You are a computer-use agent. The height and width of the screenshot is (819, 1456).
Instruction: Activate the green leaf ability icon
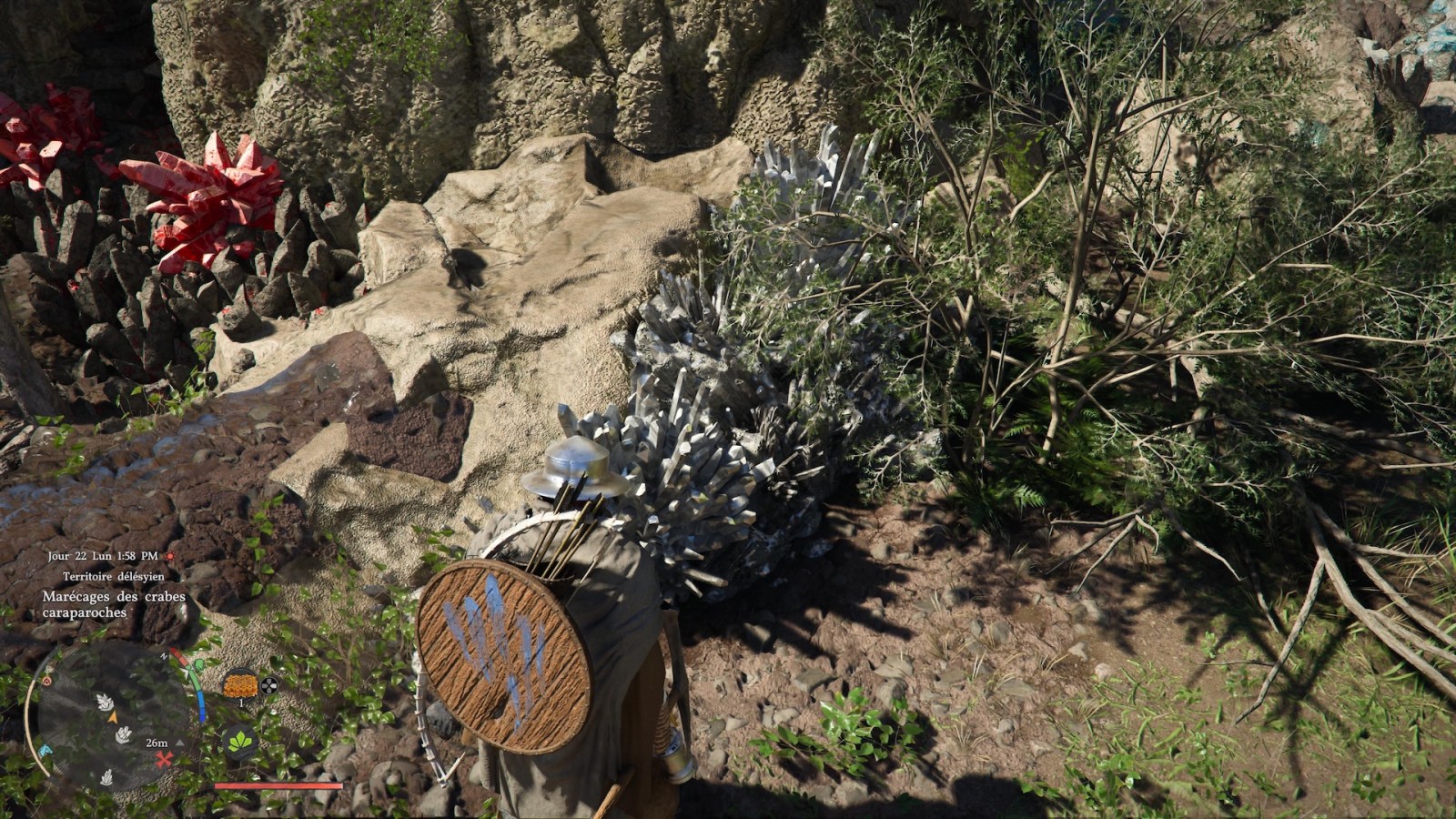pyautogui.click(x=240, y=742)
